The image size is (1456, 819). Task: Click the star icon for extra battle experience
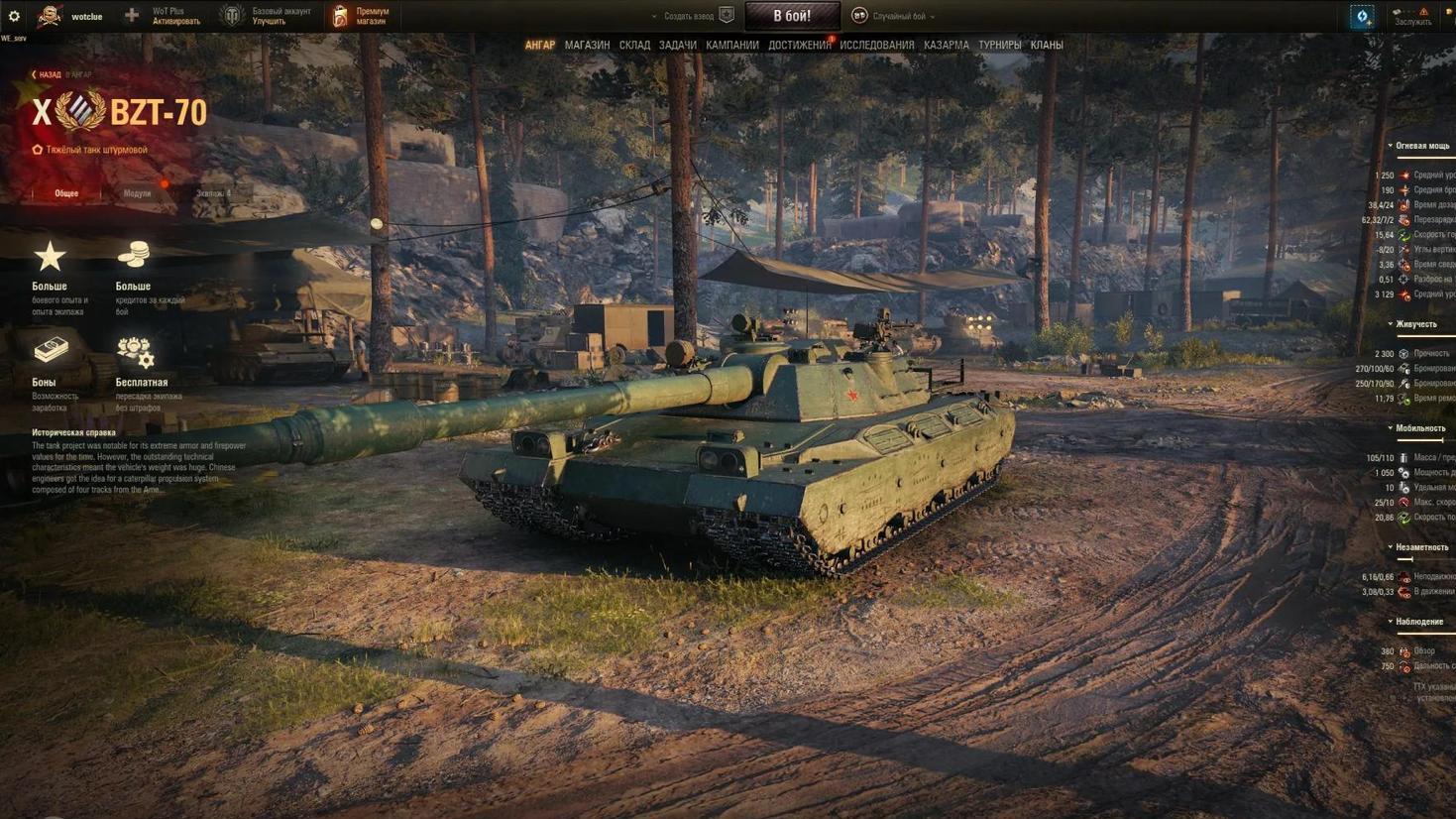click(51, 256)
